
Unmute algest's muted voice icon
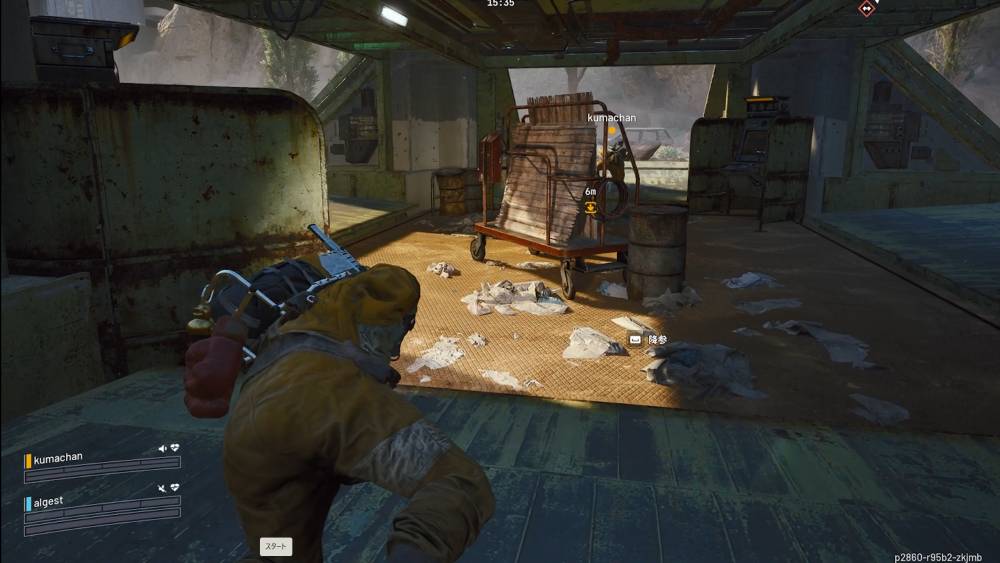point(162,487)
